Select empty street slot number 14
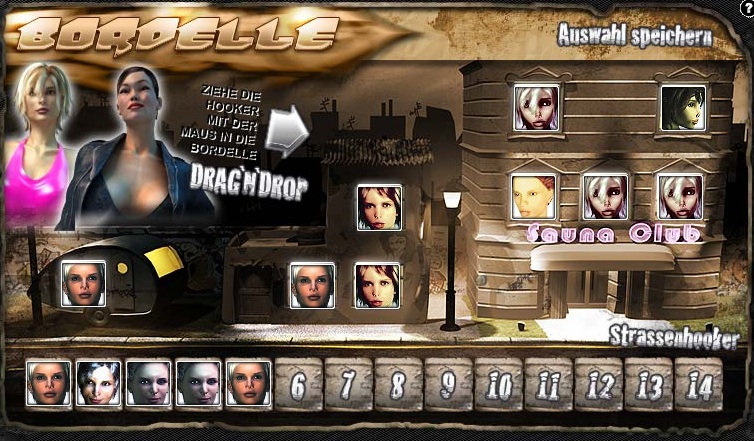 [699, 384]
